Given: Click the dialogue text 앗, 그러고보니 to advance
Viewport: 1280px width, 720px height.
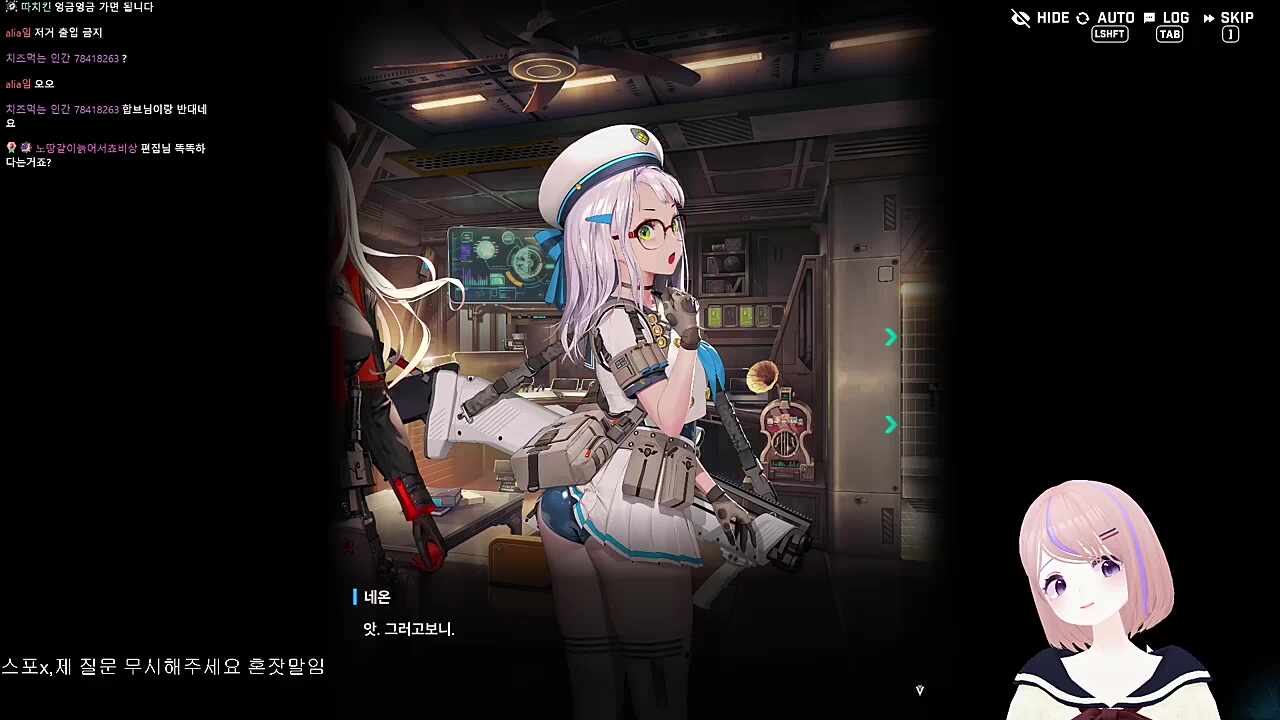Looking at the screenshot, I should click(x=410, y=630).
